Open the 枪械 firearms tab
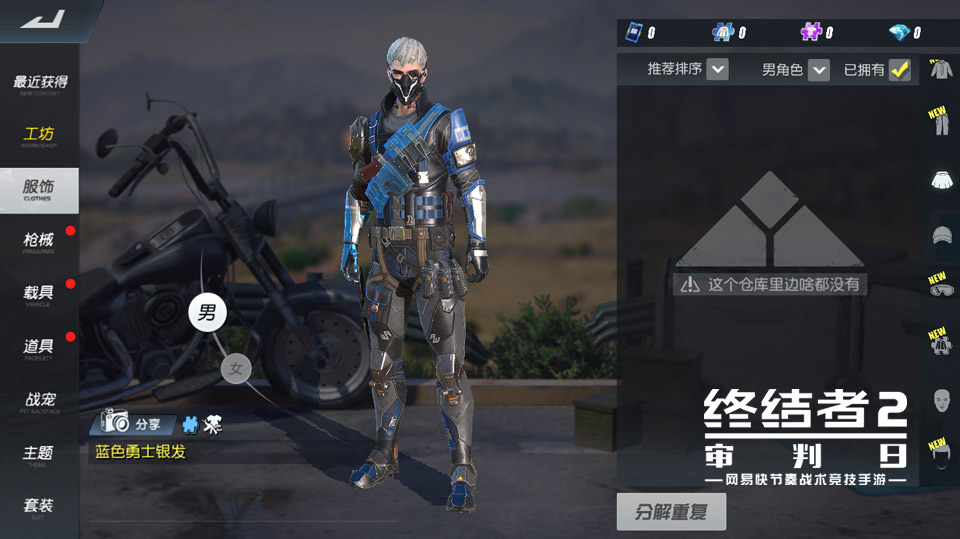This screenshot has height=539, width=960. (40, 242)
